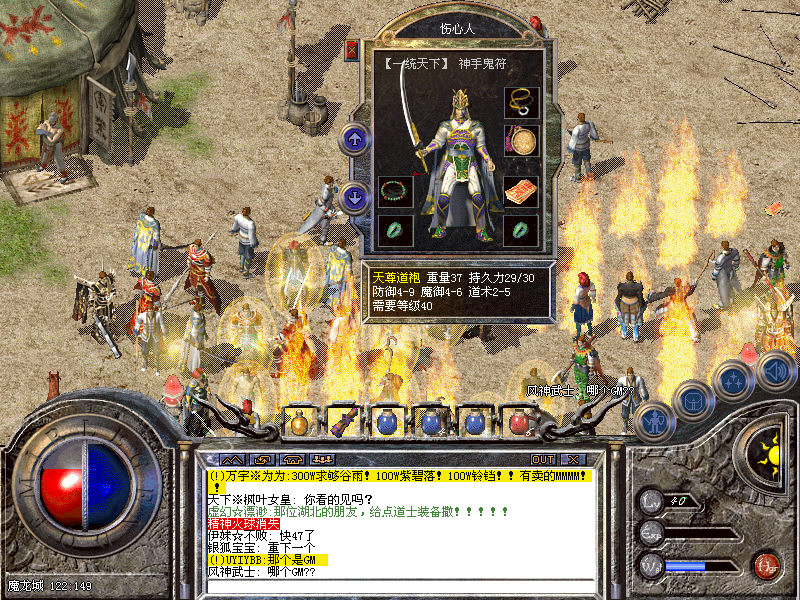The height and width of the screenshot is (600, 800).
Task: Click the up arrow beside the equipment panel
Action: (355, 139)
